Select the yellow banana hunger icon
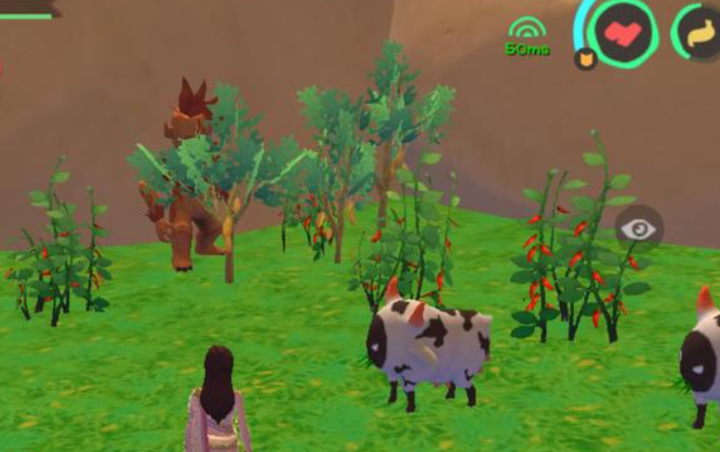720x452 pixels. pyautogui.click(x=702, y=33)
